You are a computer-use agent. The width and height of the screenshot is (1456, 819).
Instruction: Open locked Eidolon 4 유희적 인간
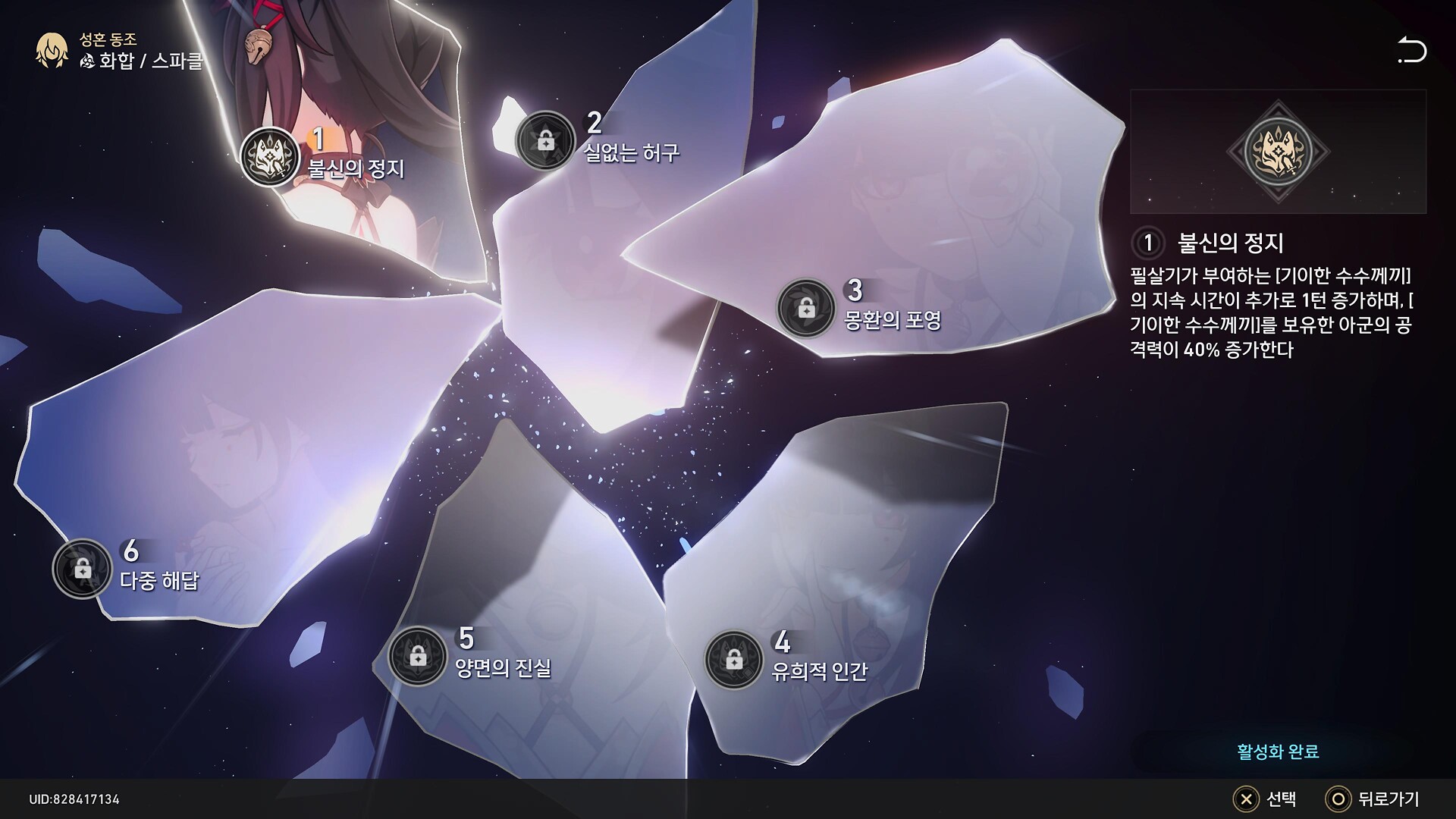click(733, 659)
